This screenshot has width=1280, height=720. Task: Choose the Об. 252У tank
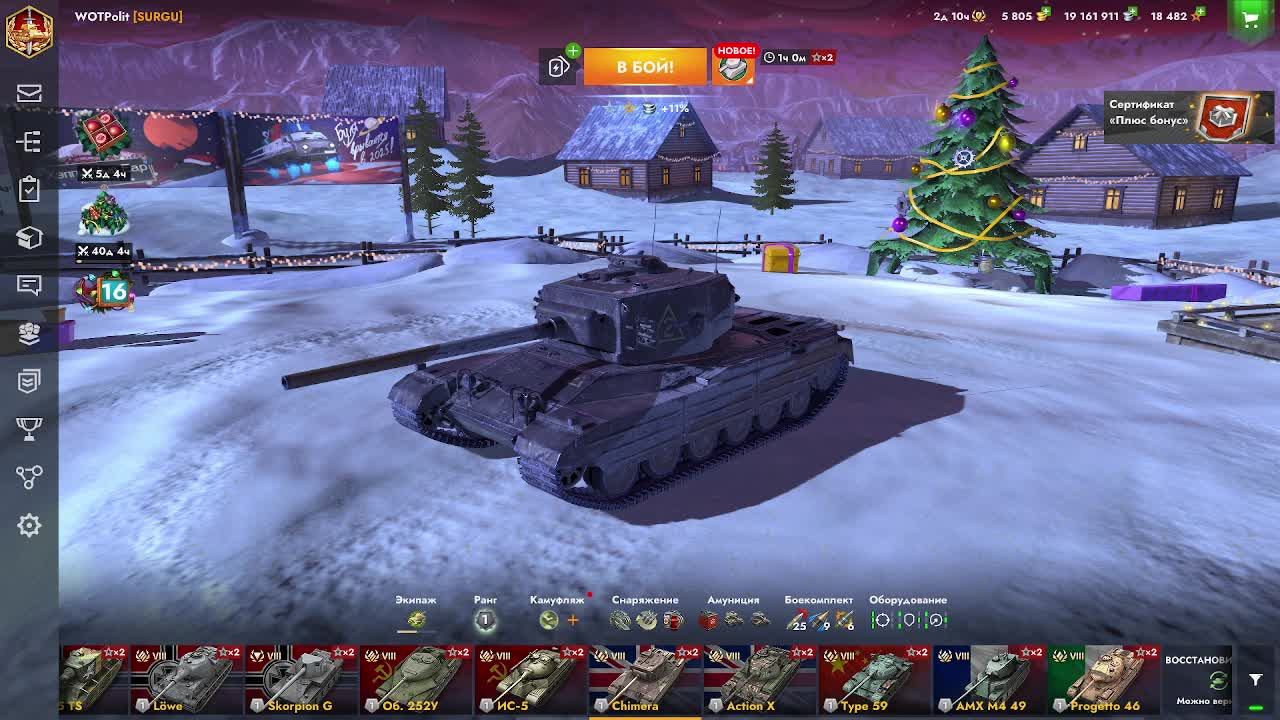point(416,679)
